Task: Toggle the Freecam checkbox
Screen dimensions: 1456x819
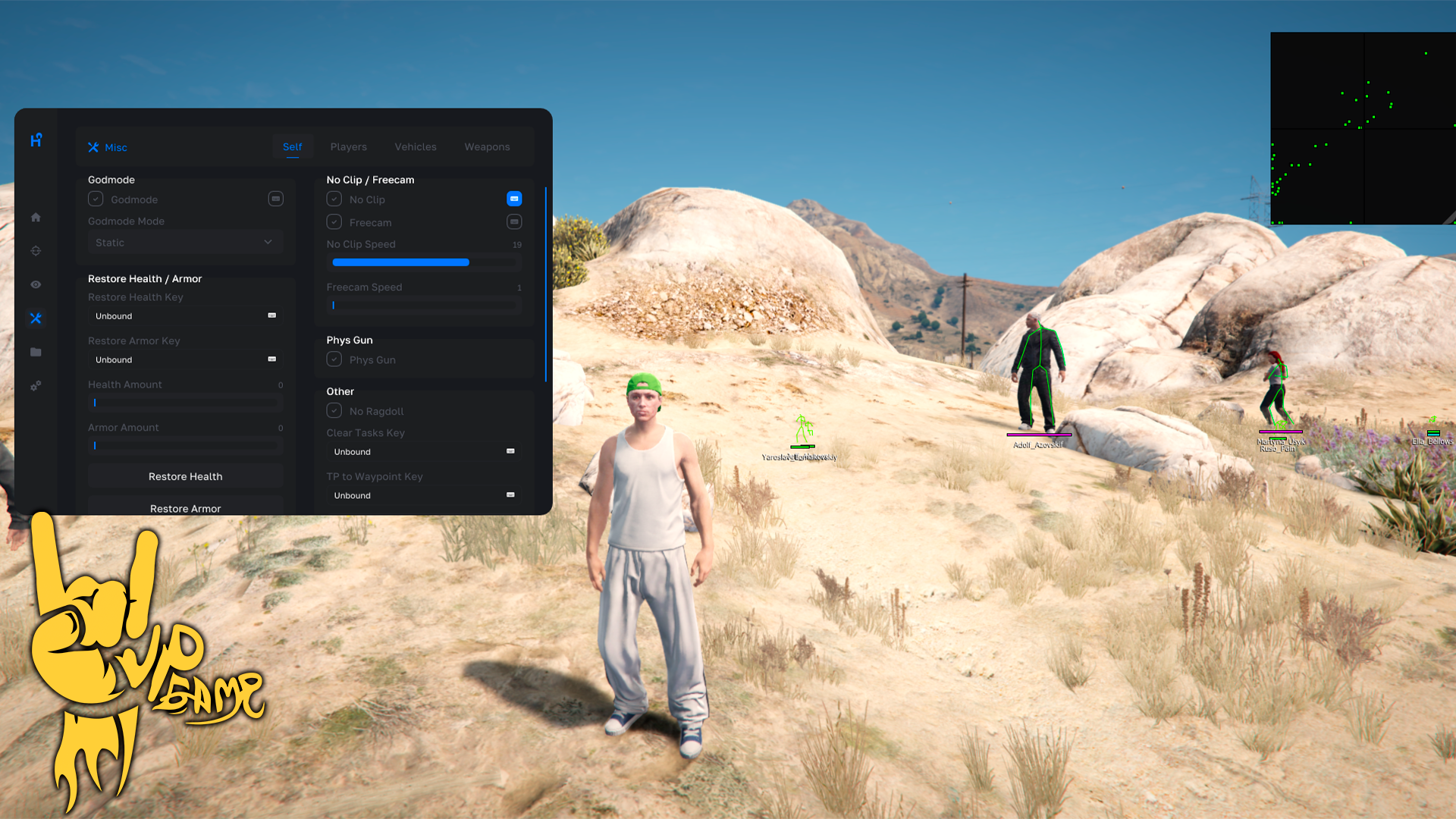Action: point(334,222)
